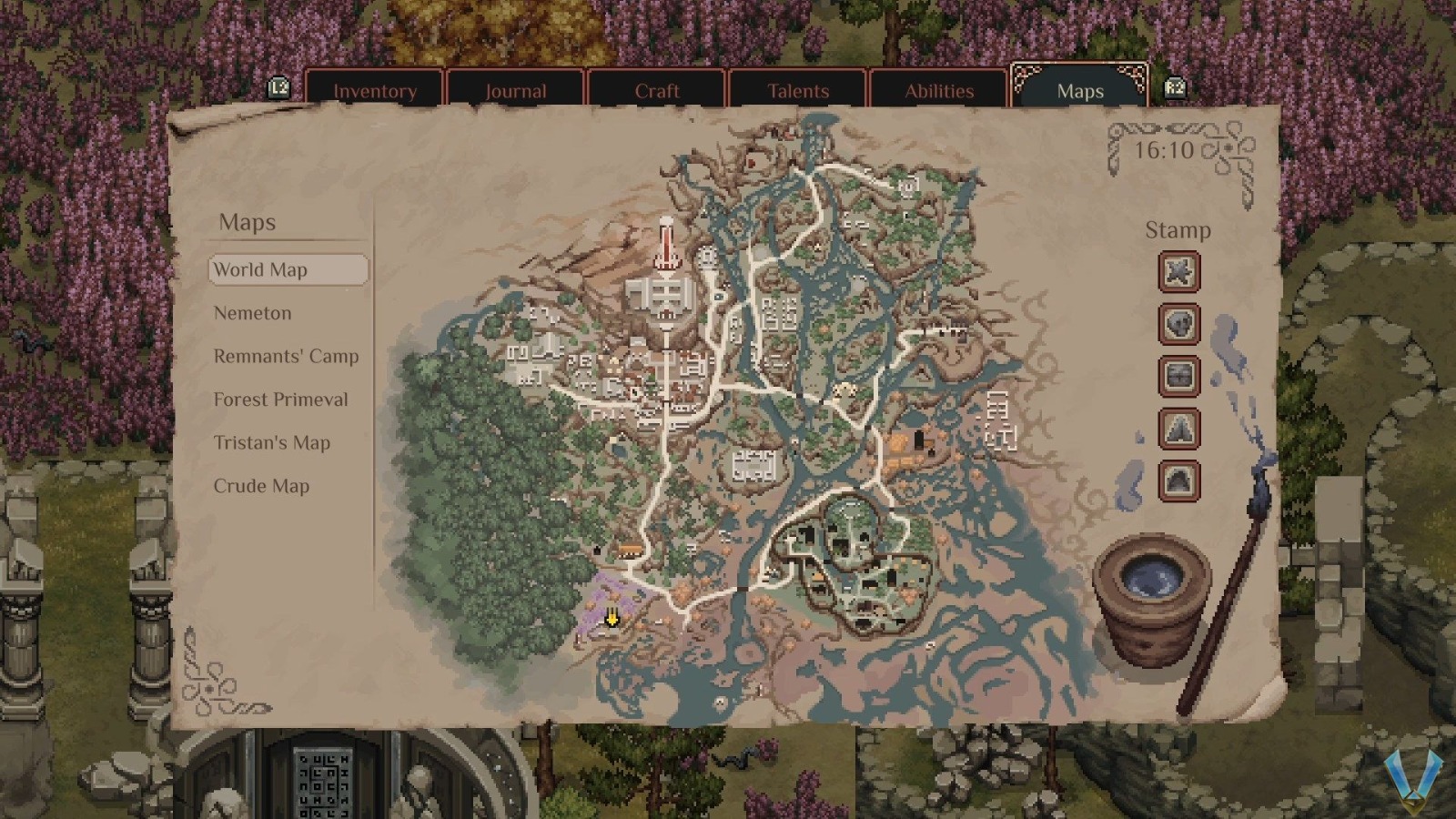Screen dimensions: 1456x819
Task: Open the Crude Map entry
Action: [262, 486]
